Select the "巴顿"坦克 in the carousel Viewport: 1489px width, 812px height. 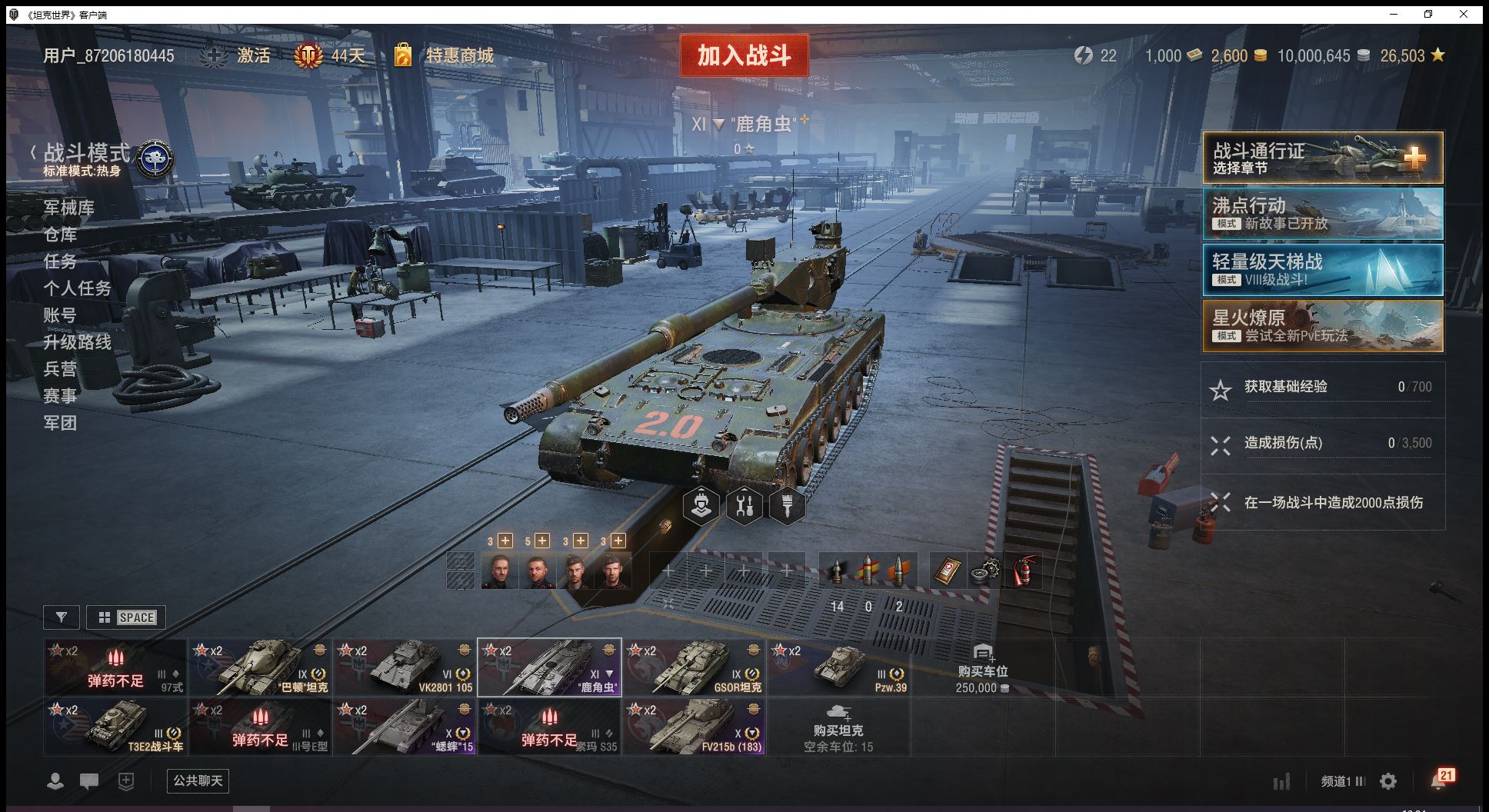[x=261, y=667]
